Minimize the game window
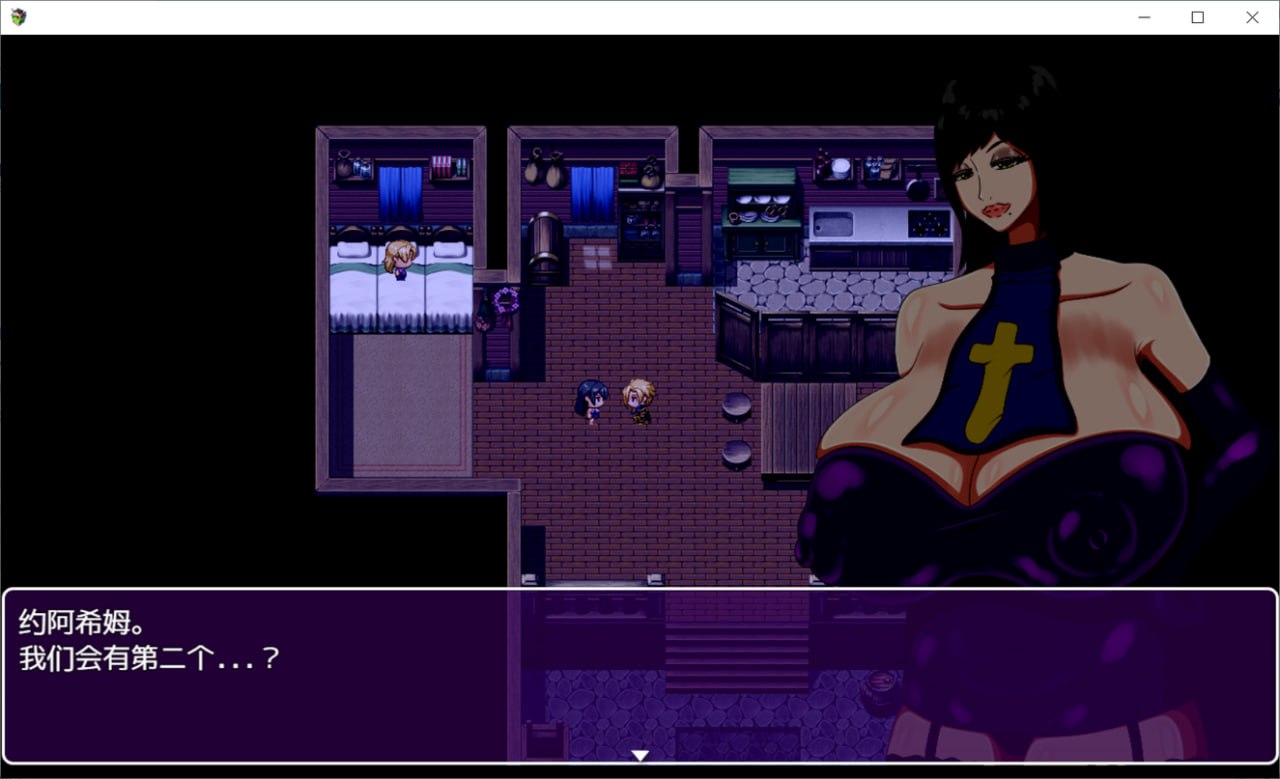Image resolution: width=1280 pixels, height=779 pixels. pyautogui.click(x=1142, y=17)
